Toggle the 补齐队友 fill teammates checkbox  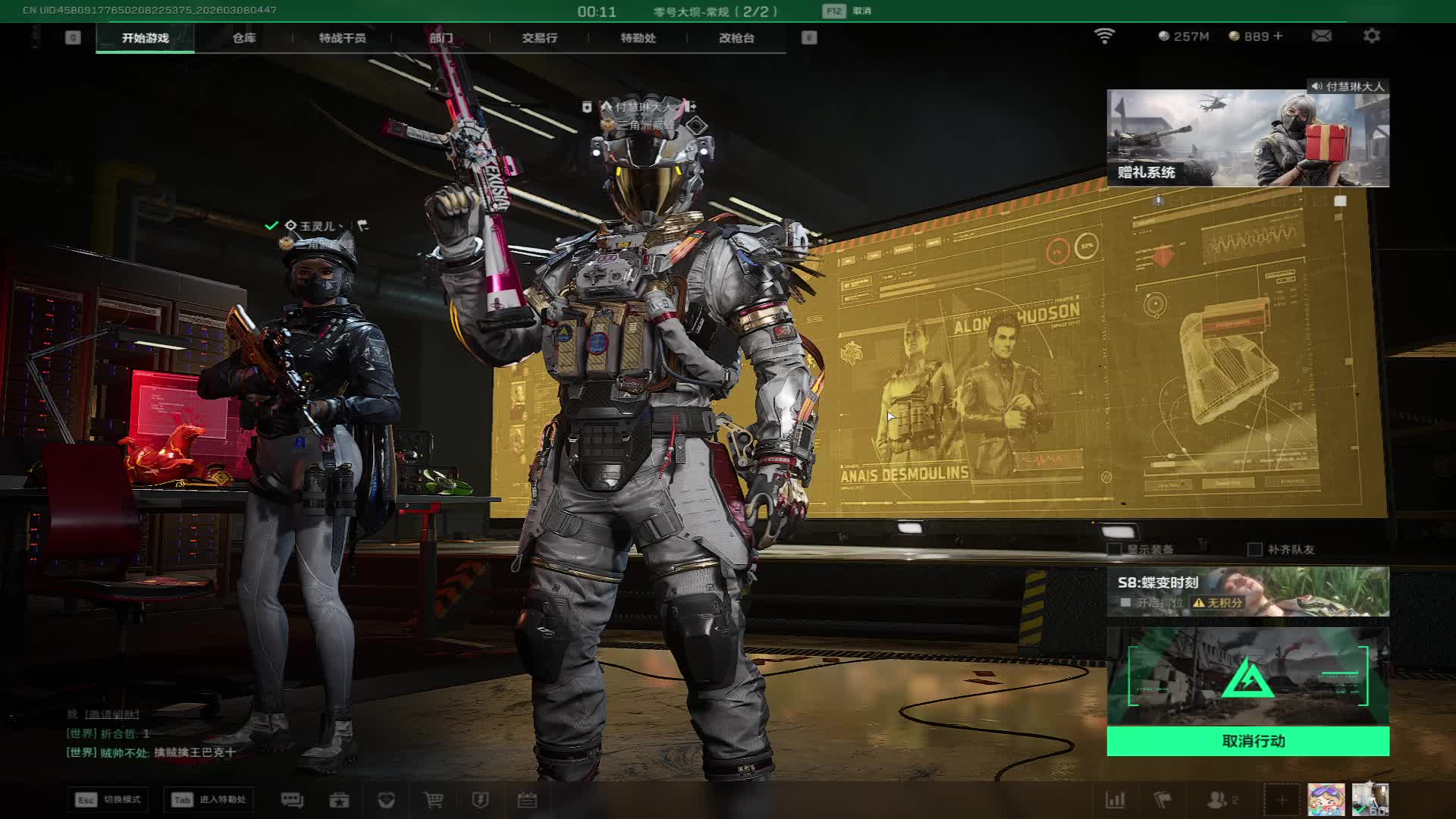point(1255,549)
